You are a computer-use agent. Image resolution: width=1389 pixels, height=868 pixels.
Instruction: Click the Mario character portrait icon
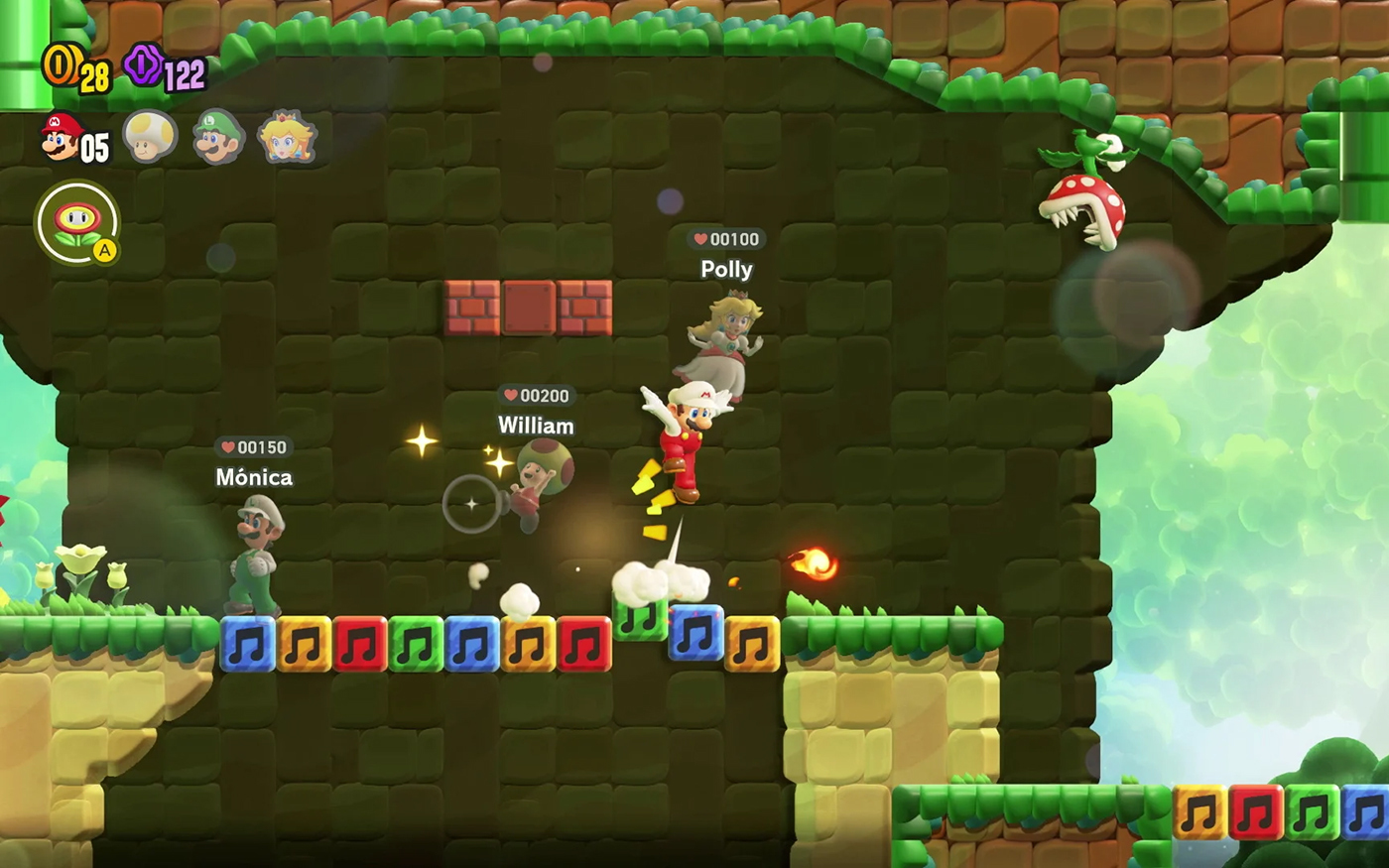[62, 140]
